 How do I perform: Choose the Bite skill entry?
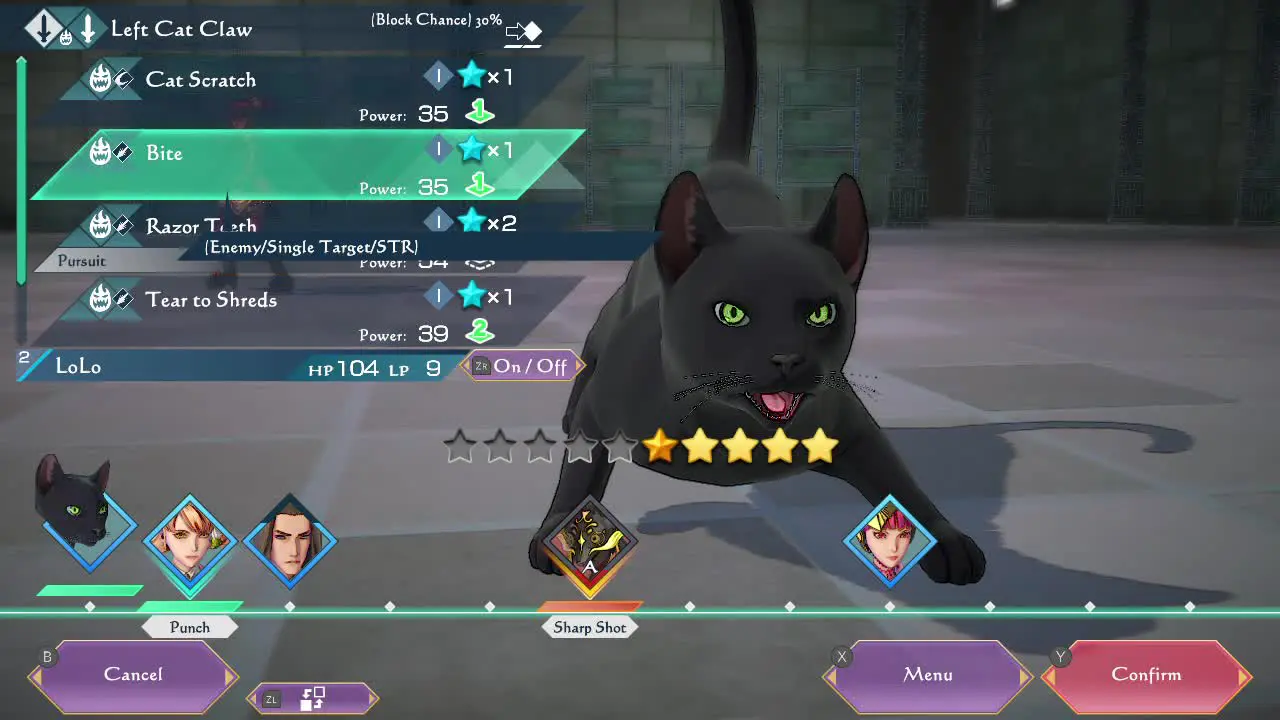pyautogui.click(x=165, y=153)
